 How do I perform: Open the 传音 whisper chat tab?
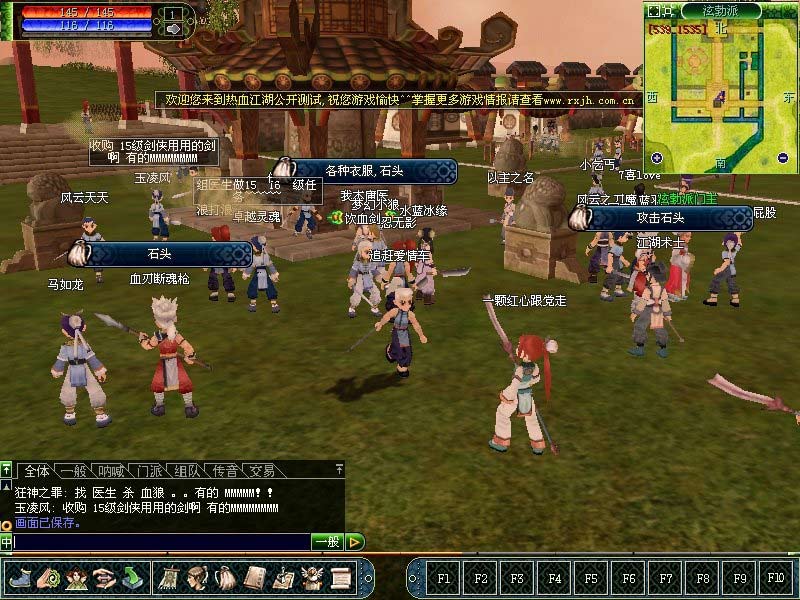(x=226, y=470)
